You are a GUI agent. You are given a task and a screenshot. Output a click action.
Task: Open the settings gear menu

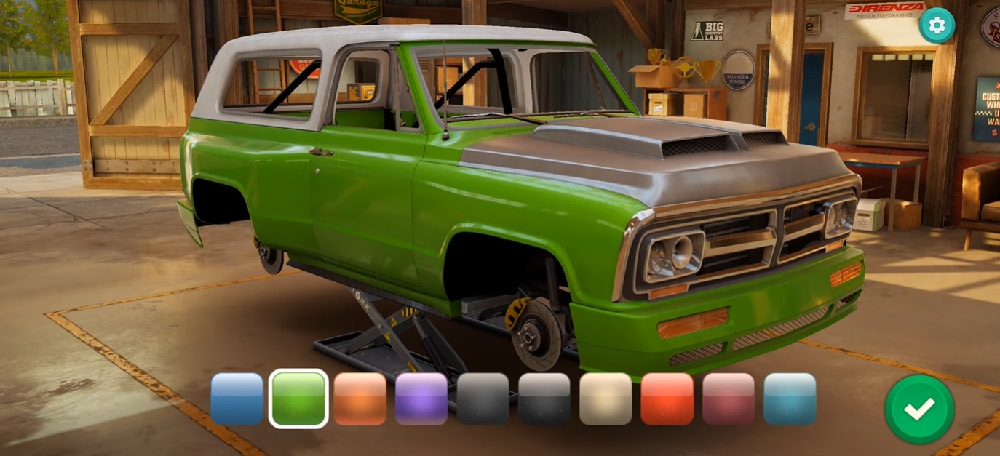click(936, 26)
